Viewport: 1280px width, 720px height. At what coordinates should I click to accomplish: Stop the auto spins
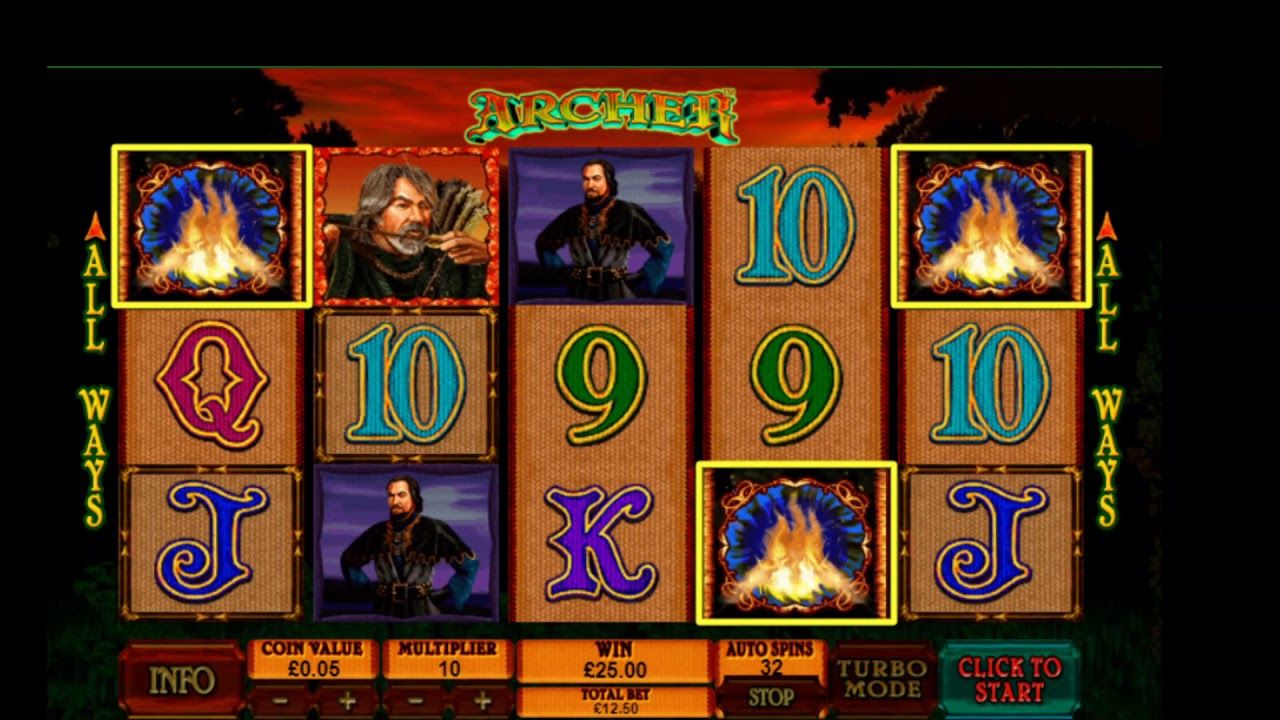point(771,697)
